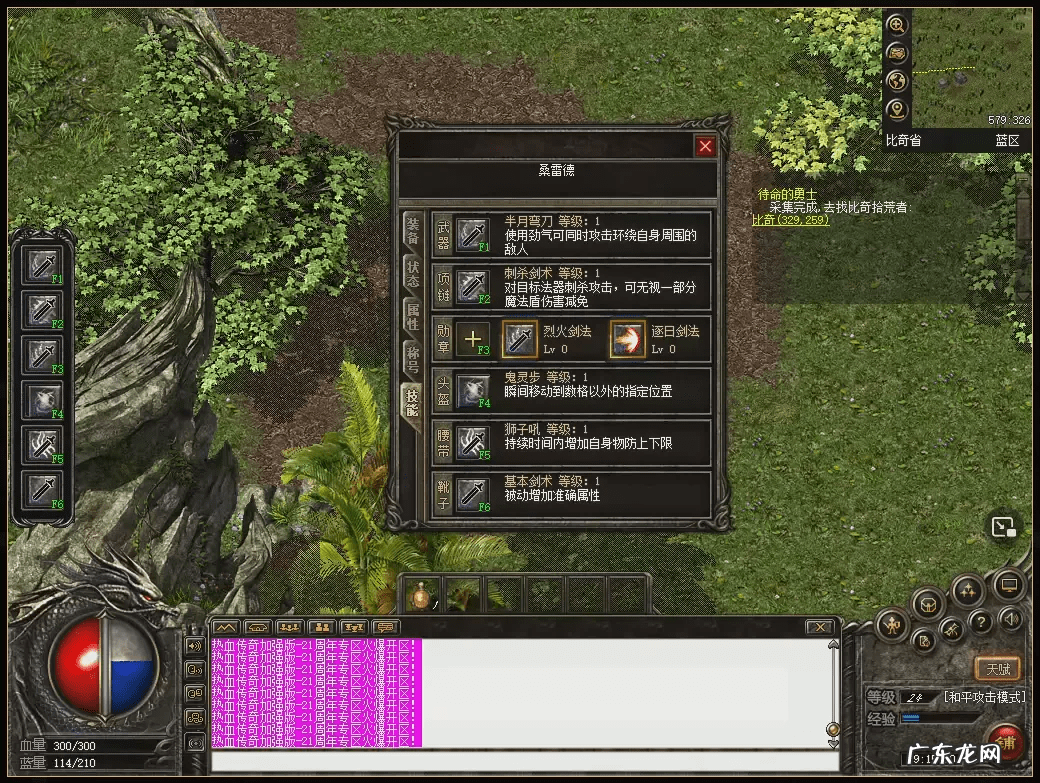Click the 狮子吼 skill icon in the panel
Viewport: 1040px width, 783px height.
pyautogui.click(x=472, y=443)
